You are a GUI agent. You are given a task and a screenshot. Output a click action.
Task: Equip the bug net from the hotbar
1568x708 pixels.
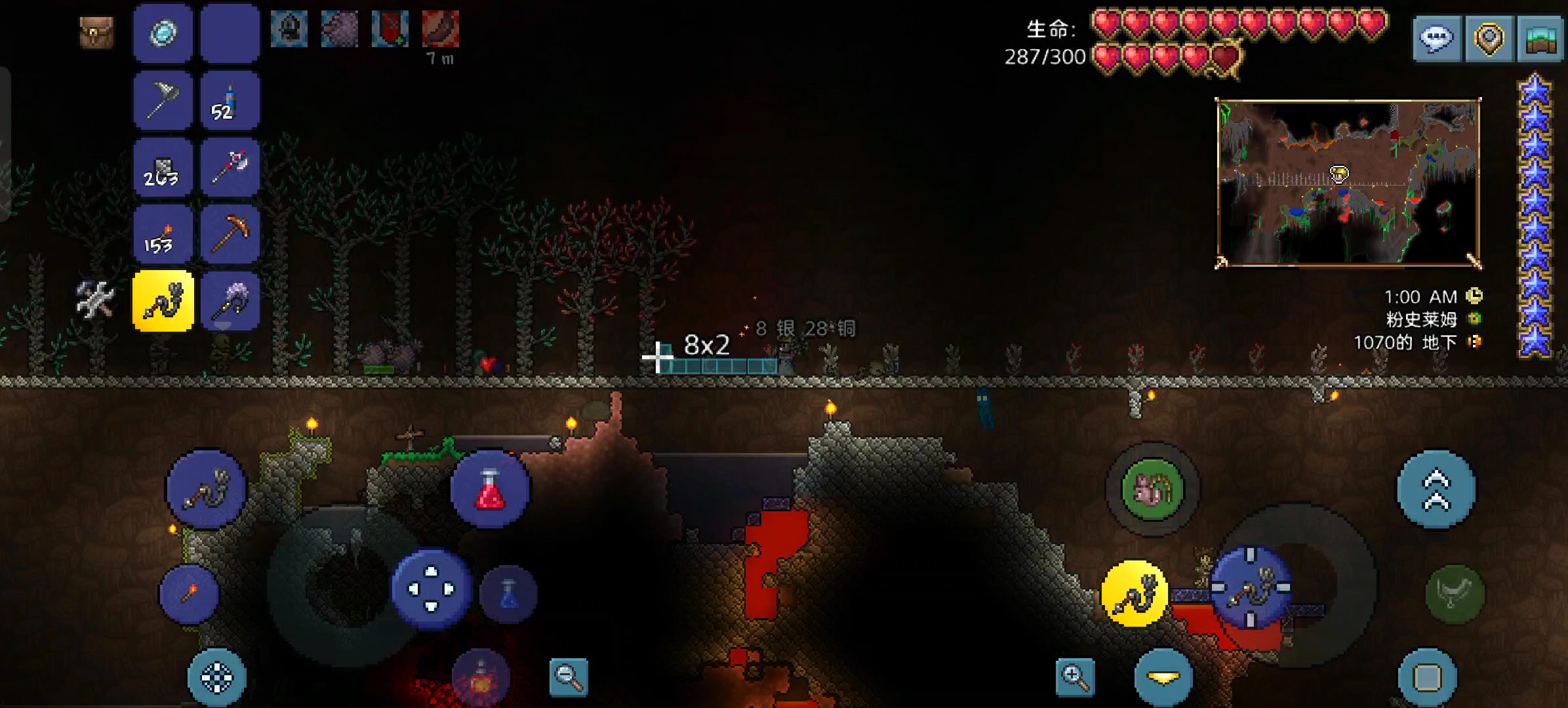point(163,101)
